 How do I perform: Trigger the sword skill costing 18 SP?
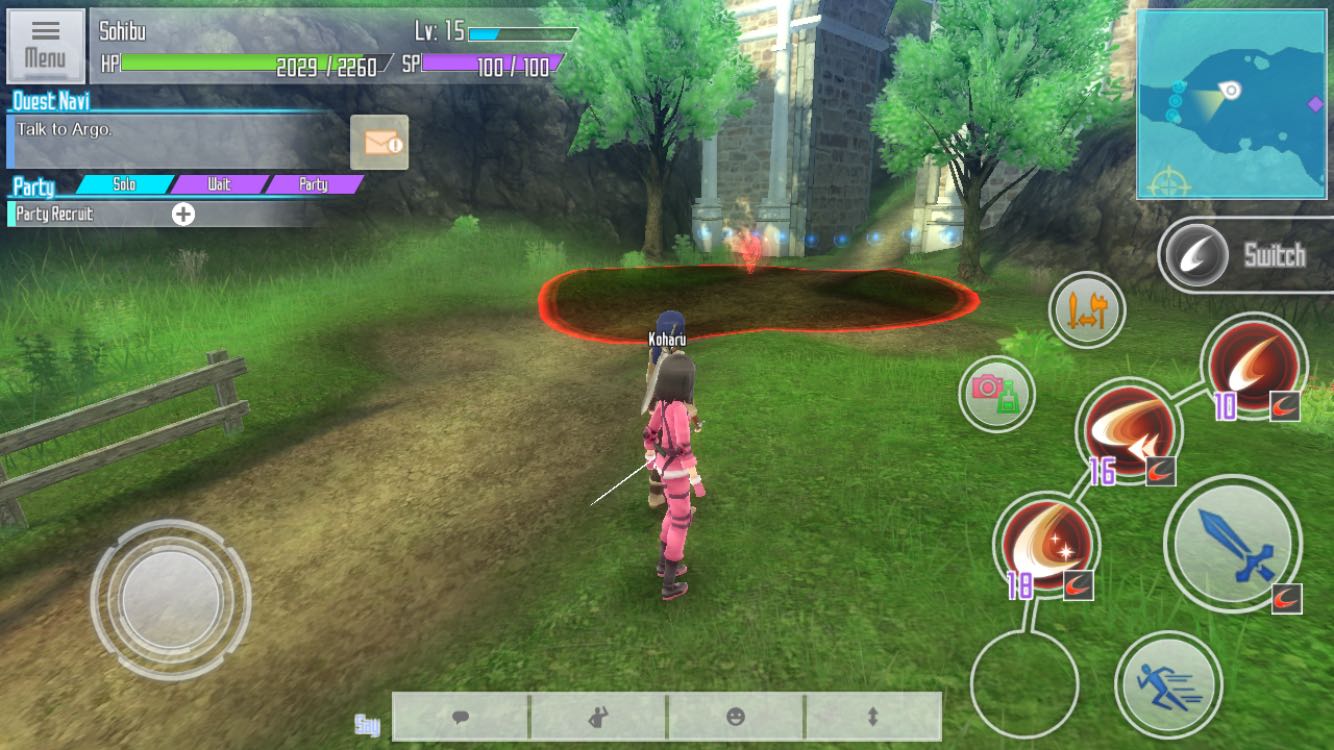pyautogui.click(x=1046, y=545)
